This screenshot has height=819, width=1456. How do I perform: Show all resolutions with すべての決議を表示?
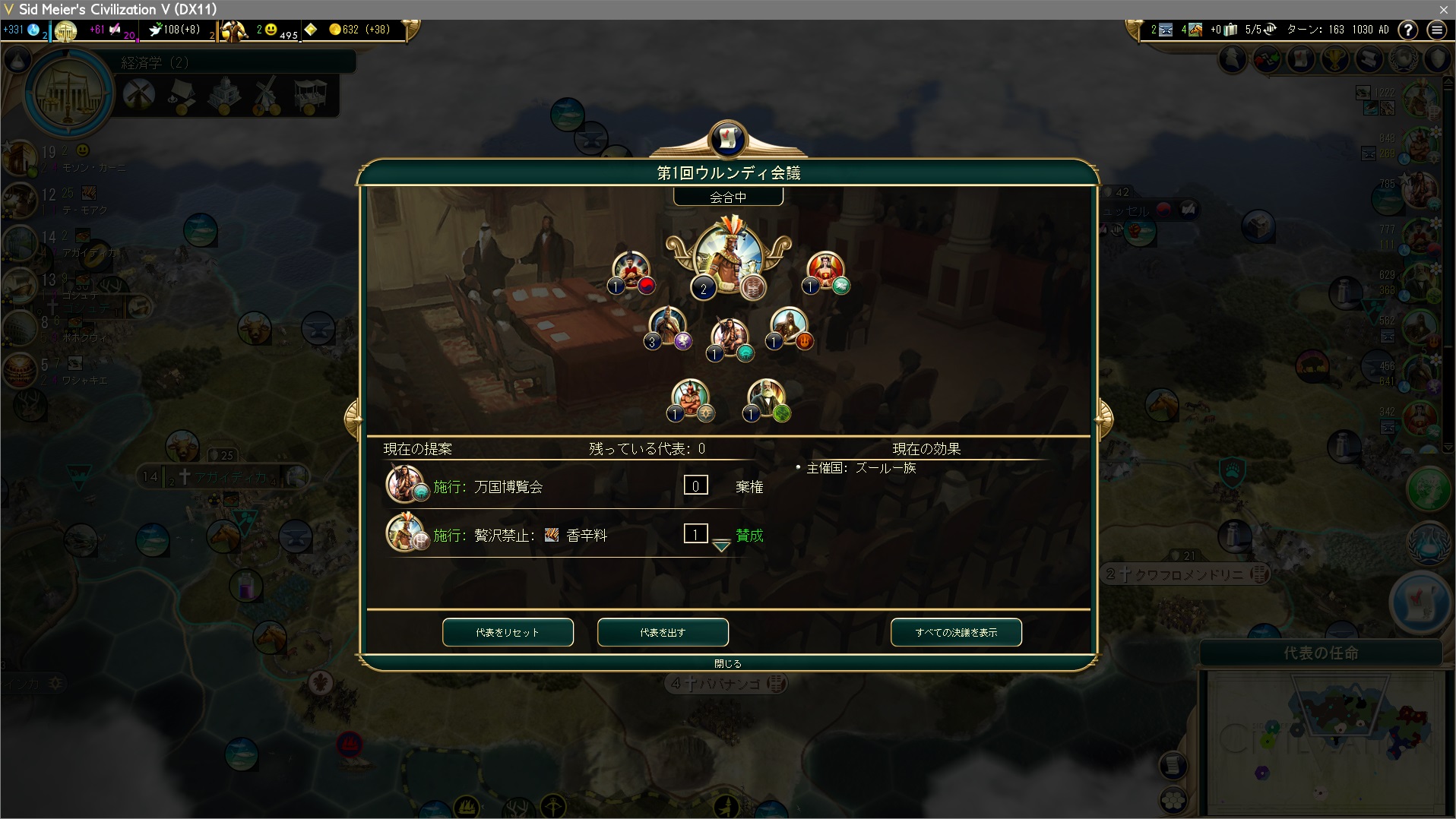956,632
